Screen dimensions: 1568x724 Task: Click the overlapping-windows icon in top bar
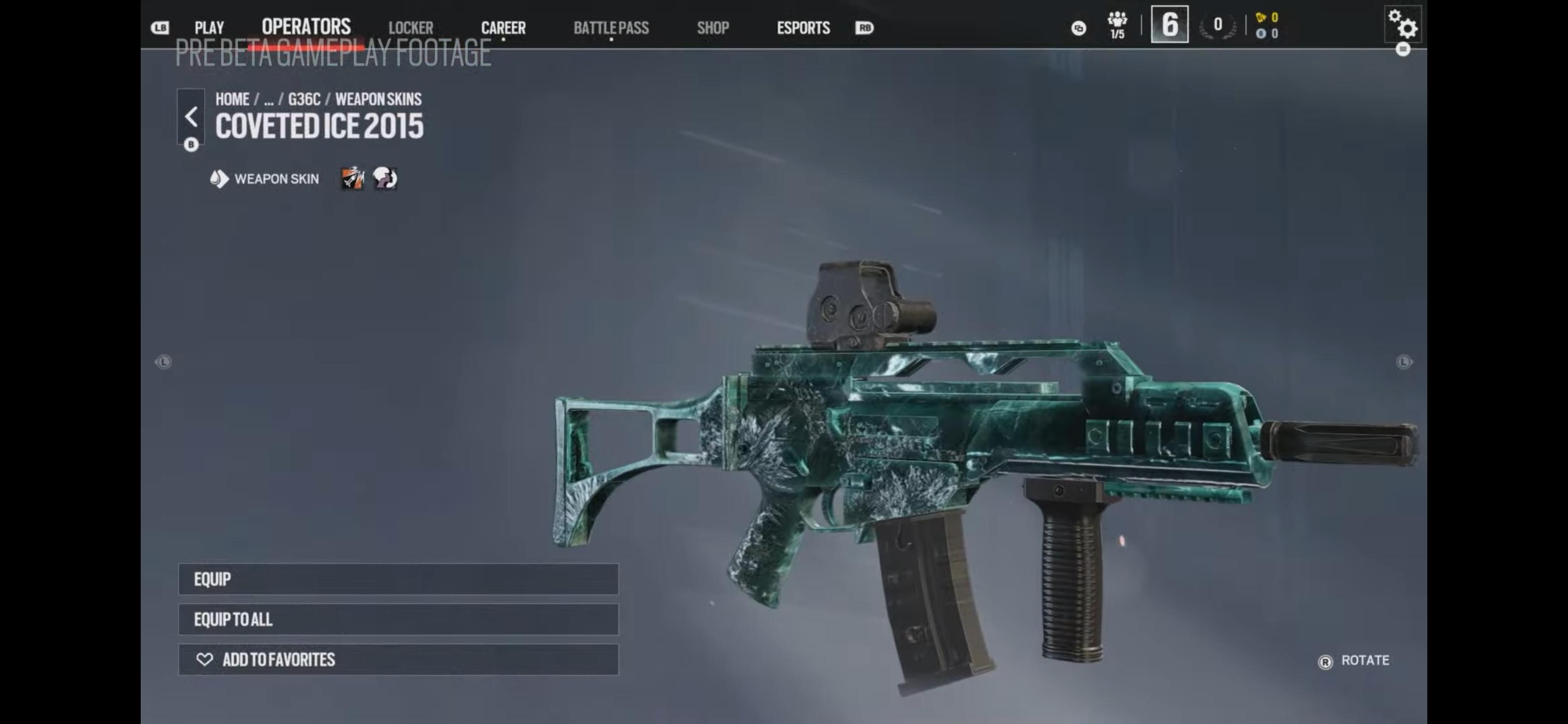[x=1079, y=29]
